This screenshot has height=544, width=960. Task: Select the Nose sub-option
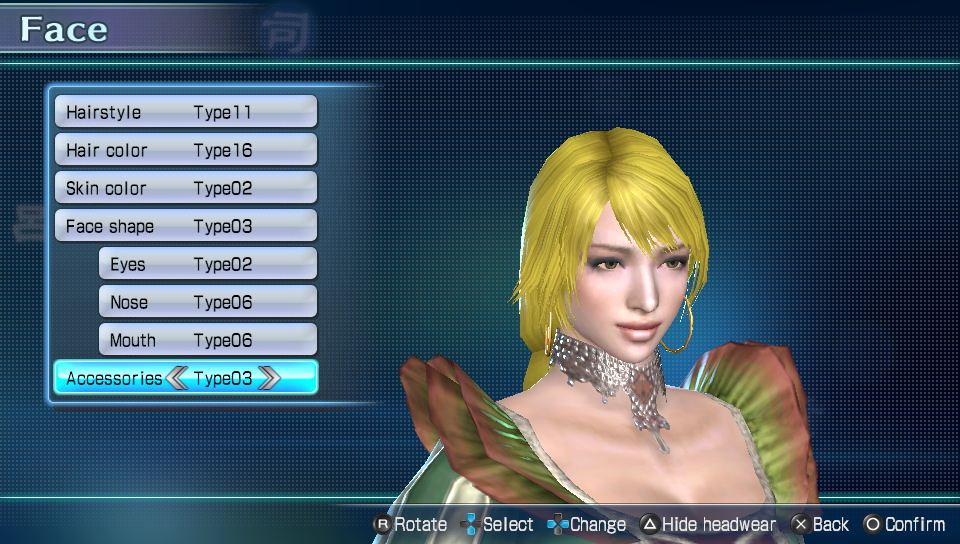coord(207,302)
